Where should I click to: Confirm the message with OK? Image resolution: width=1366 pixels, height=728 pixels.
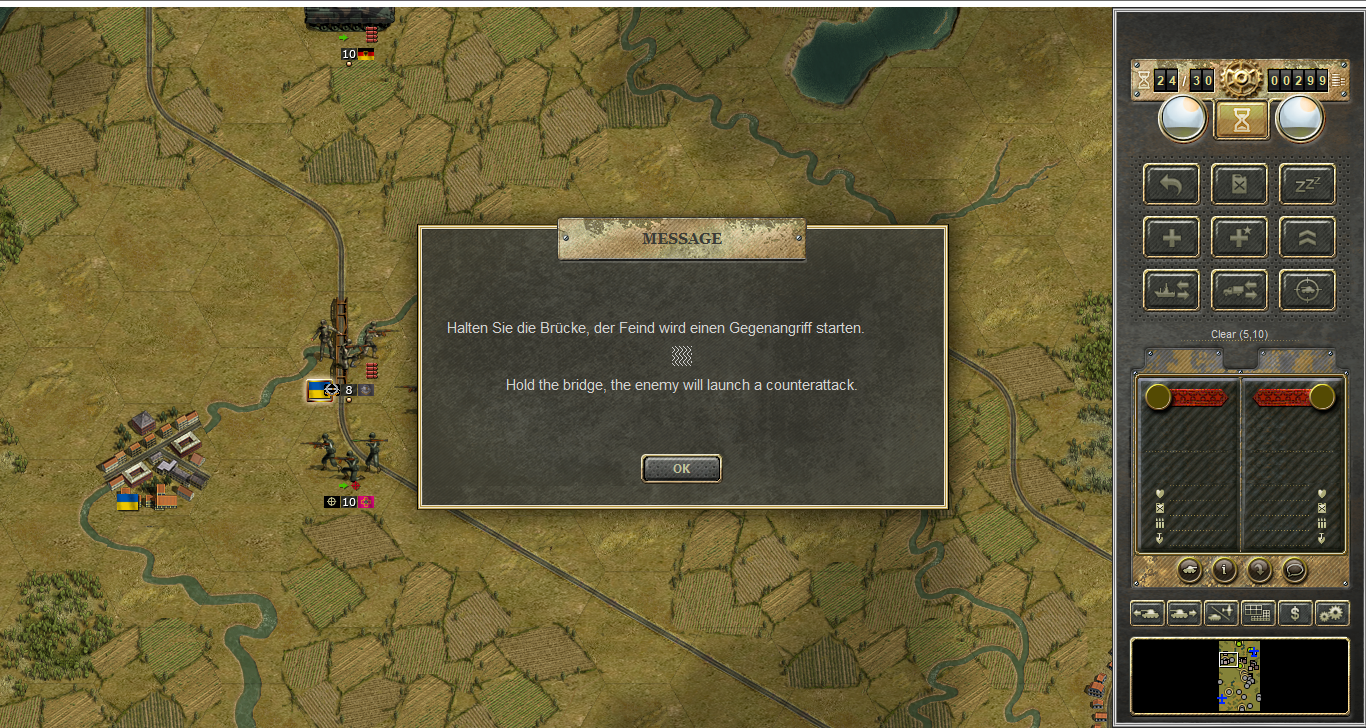[x=681, y=468]
